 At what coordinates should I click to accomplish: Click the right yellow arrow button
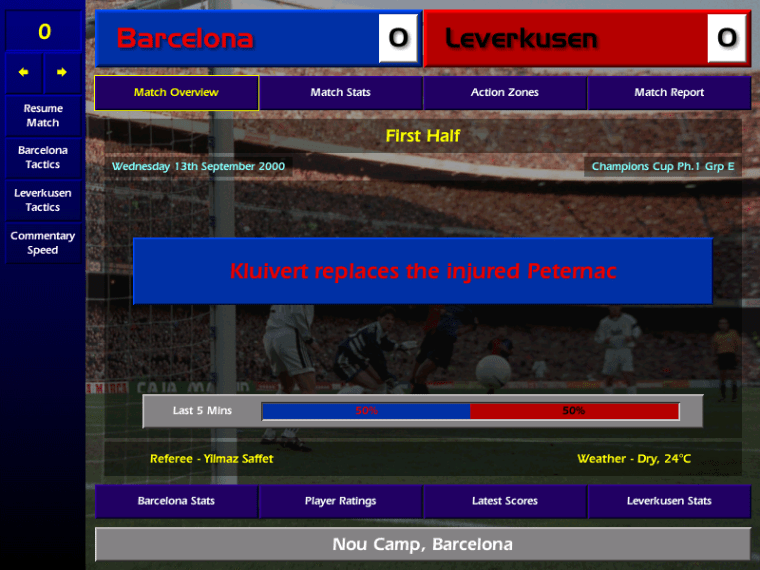tap(61, 72)
